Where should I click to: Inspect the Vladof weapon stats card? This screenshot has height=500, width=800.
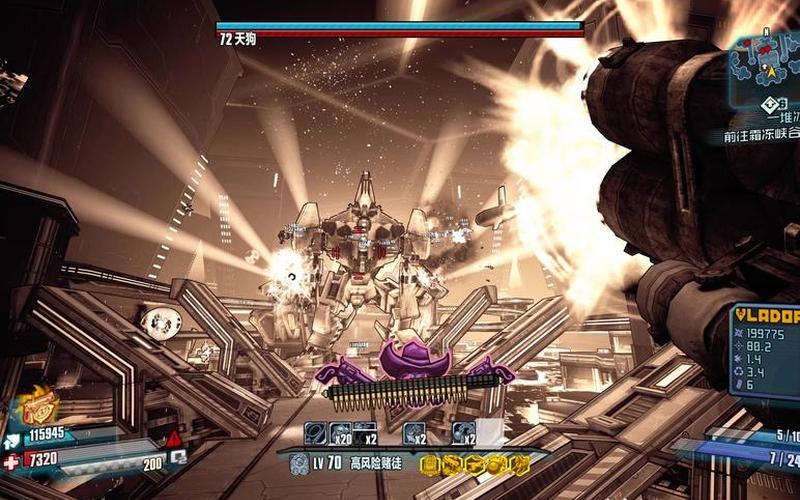pyautogui.click(x=766, y=351)
